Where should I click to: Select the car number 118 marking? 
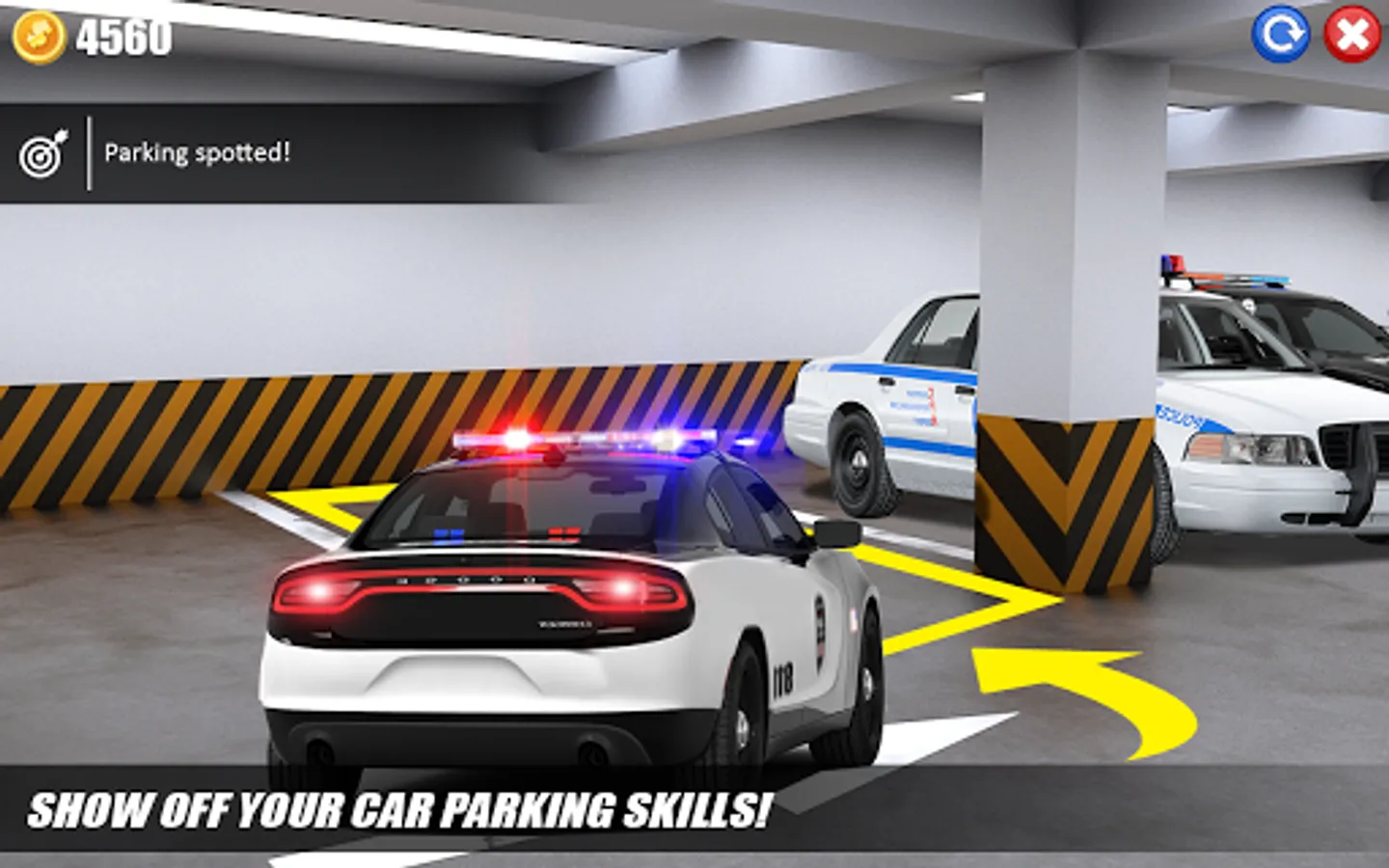[x=781, y=680]
